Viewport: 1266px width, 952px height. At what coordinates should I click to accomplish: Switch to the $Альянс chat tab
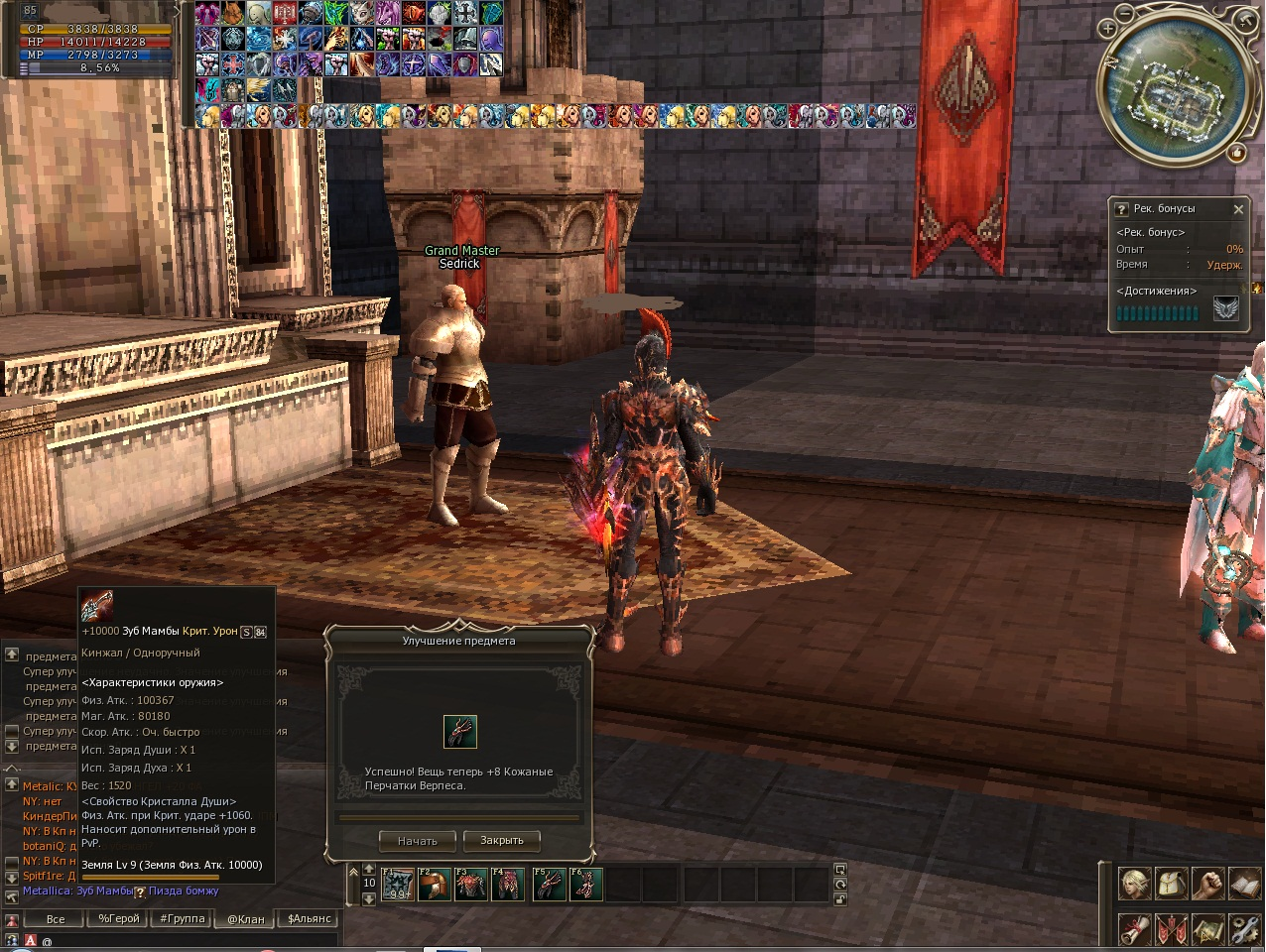pyautogui.click(x=309, y=919)
